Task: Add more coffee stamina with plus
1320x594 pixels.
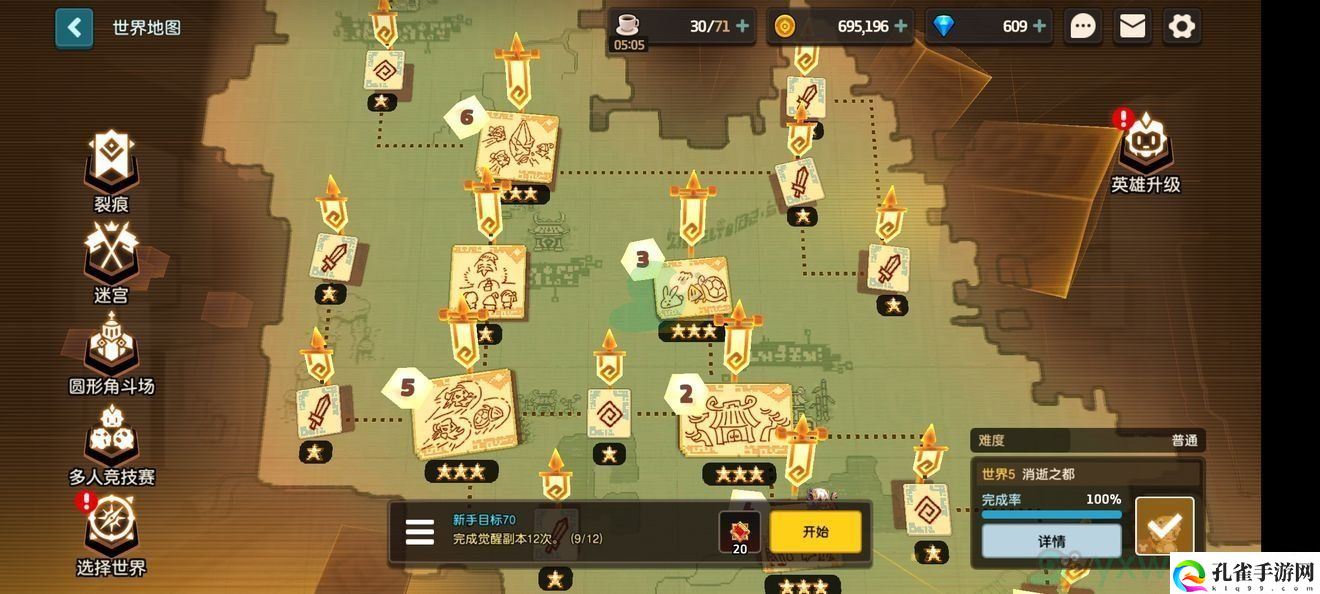Action: tap(742, 26)
